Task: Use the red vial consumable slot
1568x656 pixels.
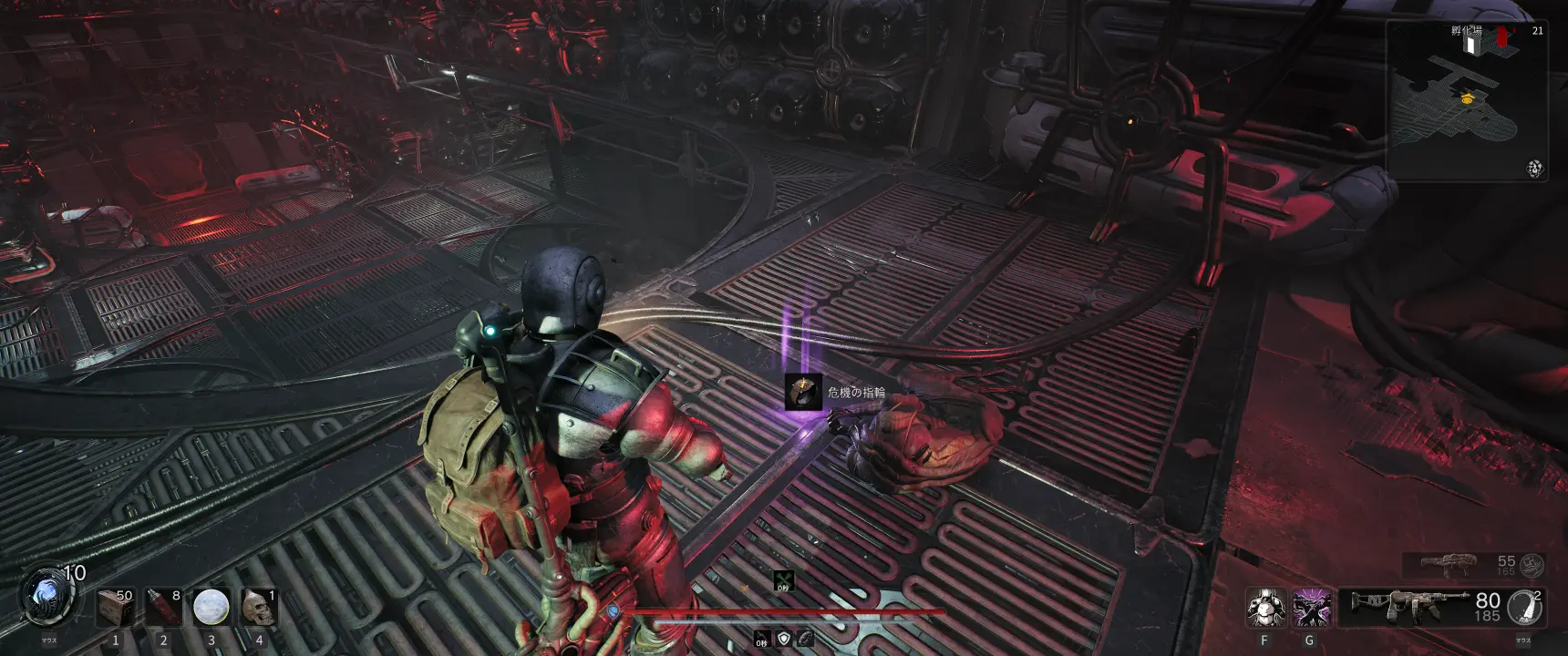Action: (162, 607)
